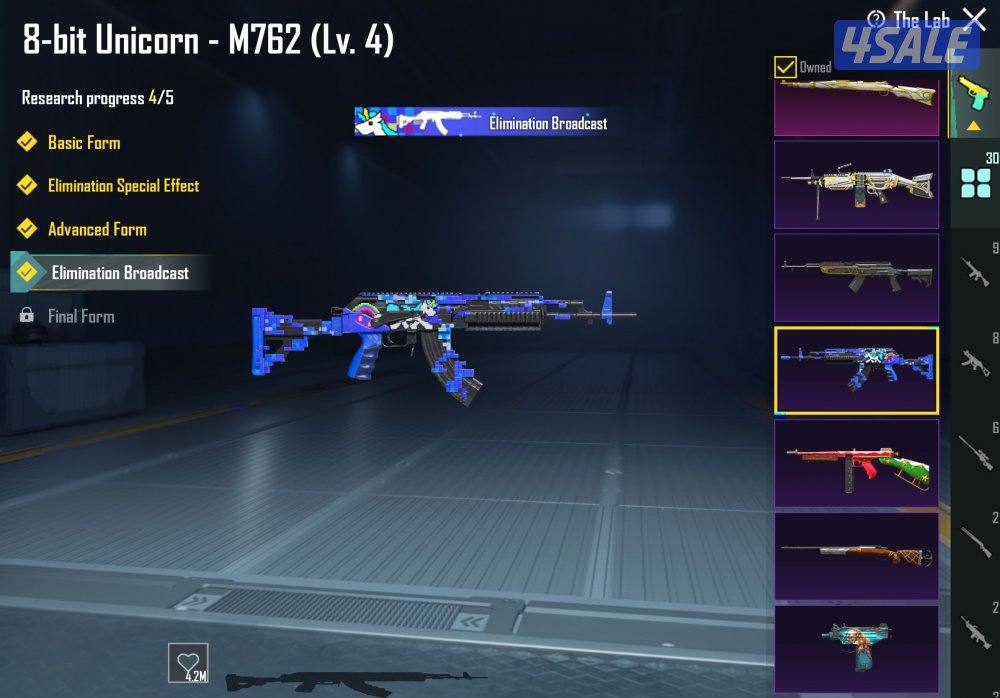Select the Basic Form research stage

click(x=84, y=143)
